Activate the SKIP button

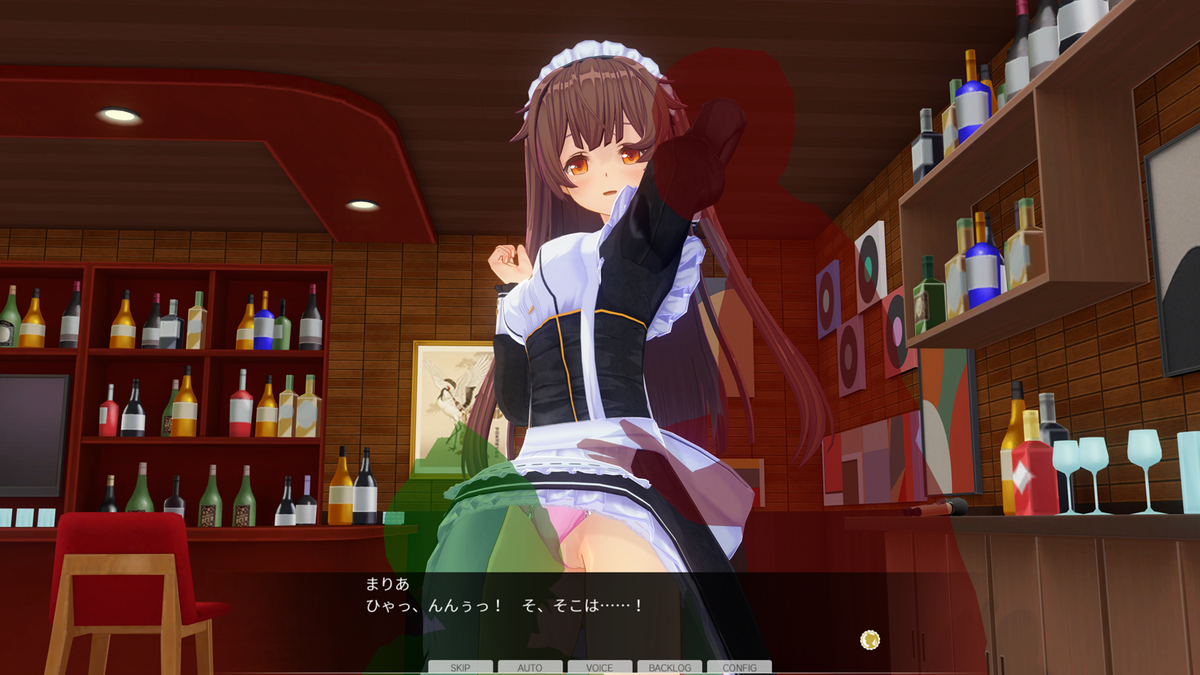[x=460, y=667]
